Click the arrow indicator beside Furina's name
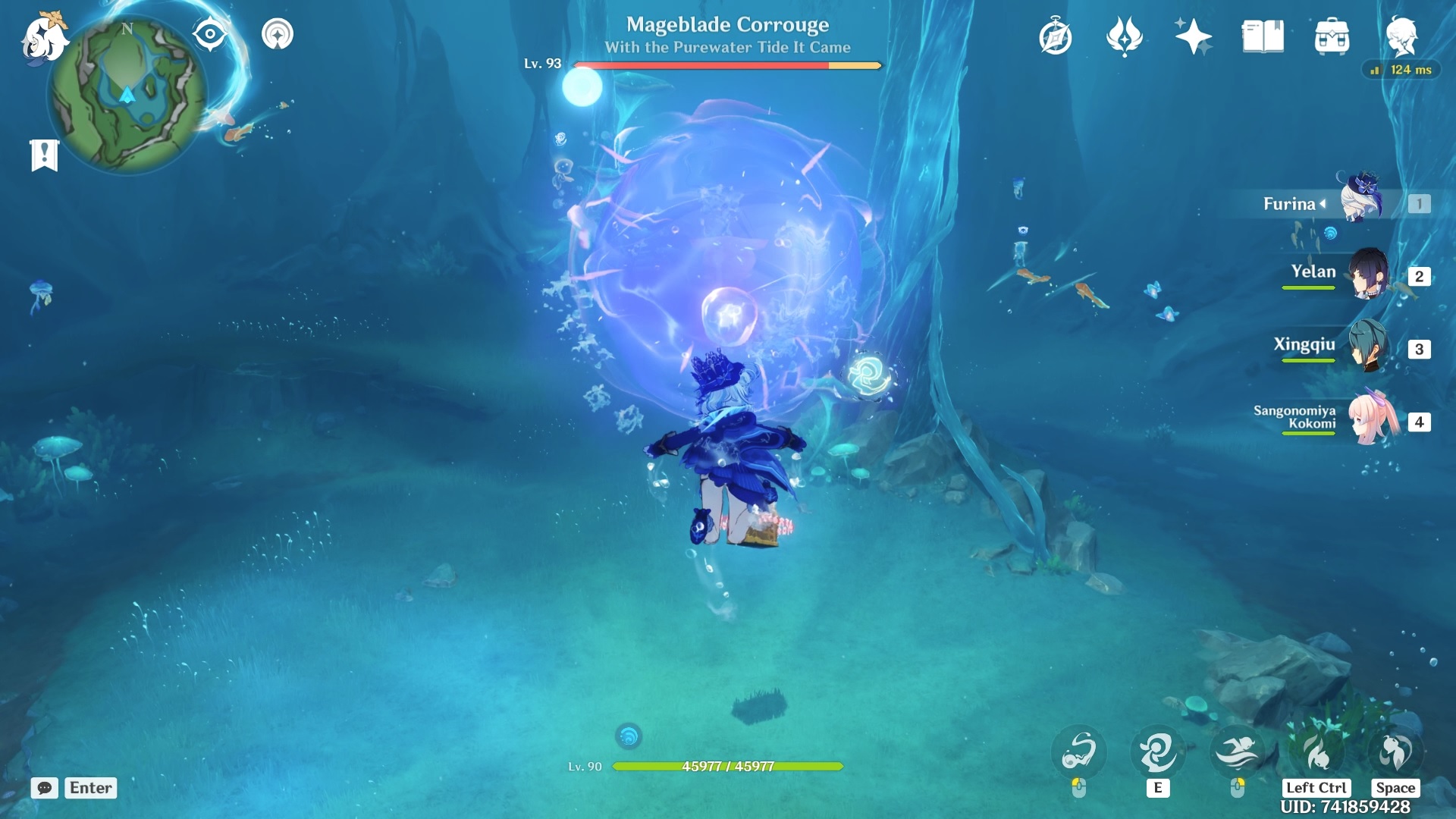 point(1323,203)
